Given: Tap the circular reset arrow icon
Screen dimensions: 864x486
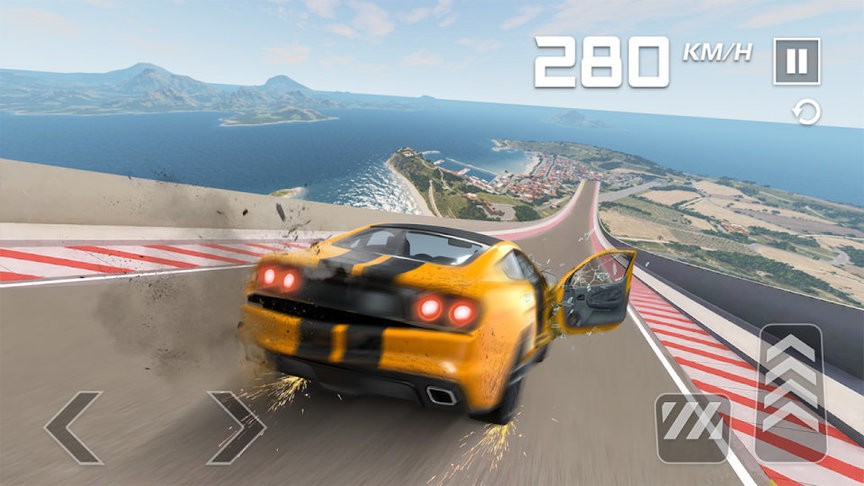Looking at the screenshot, I should 807,112.
